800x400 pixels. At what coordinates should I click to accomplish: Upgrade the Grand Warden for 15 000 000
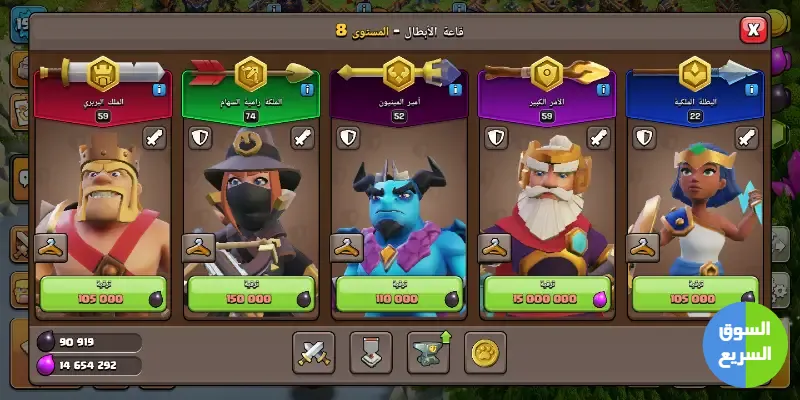[546, 296]
